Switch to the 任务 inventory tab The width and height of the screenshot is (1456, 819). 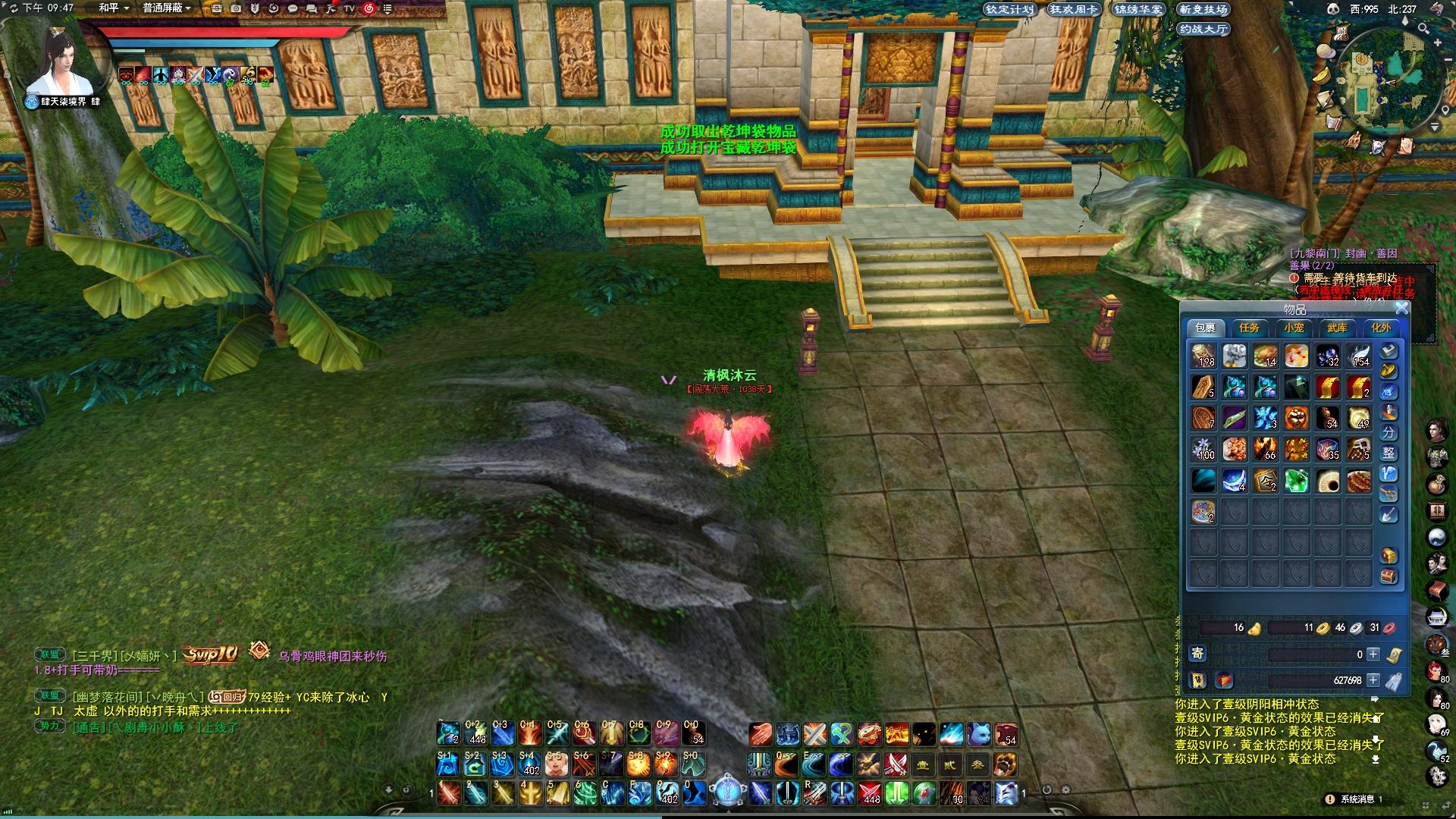[x=1249, y=328]
